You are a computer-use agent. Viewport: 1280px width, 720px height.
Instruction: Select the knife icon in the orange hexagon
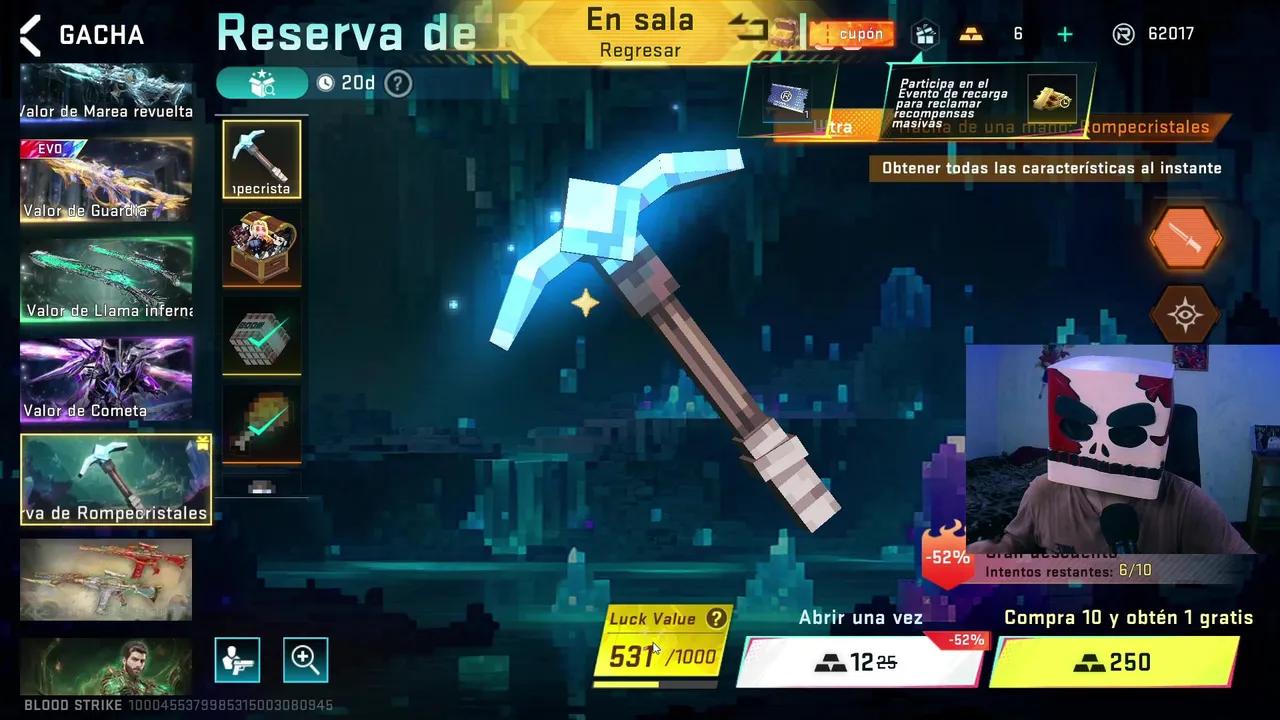coord(1185,240)
